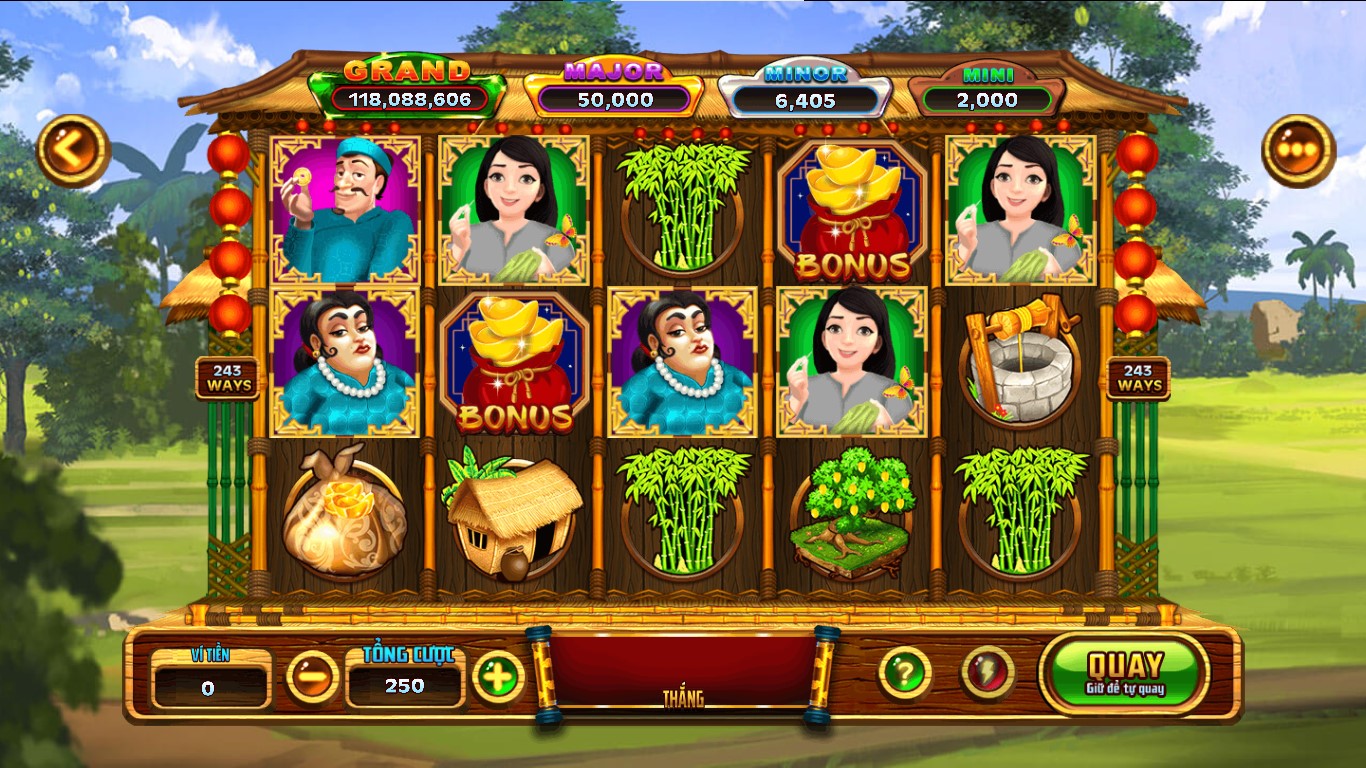
Task: Open the question mark help button
Action: pos(905,673)
